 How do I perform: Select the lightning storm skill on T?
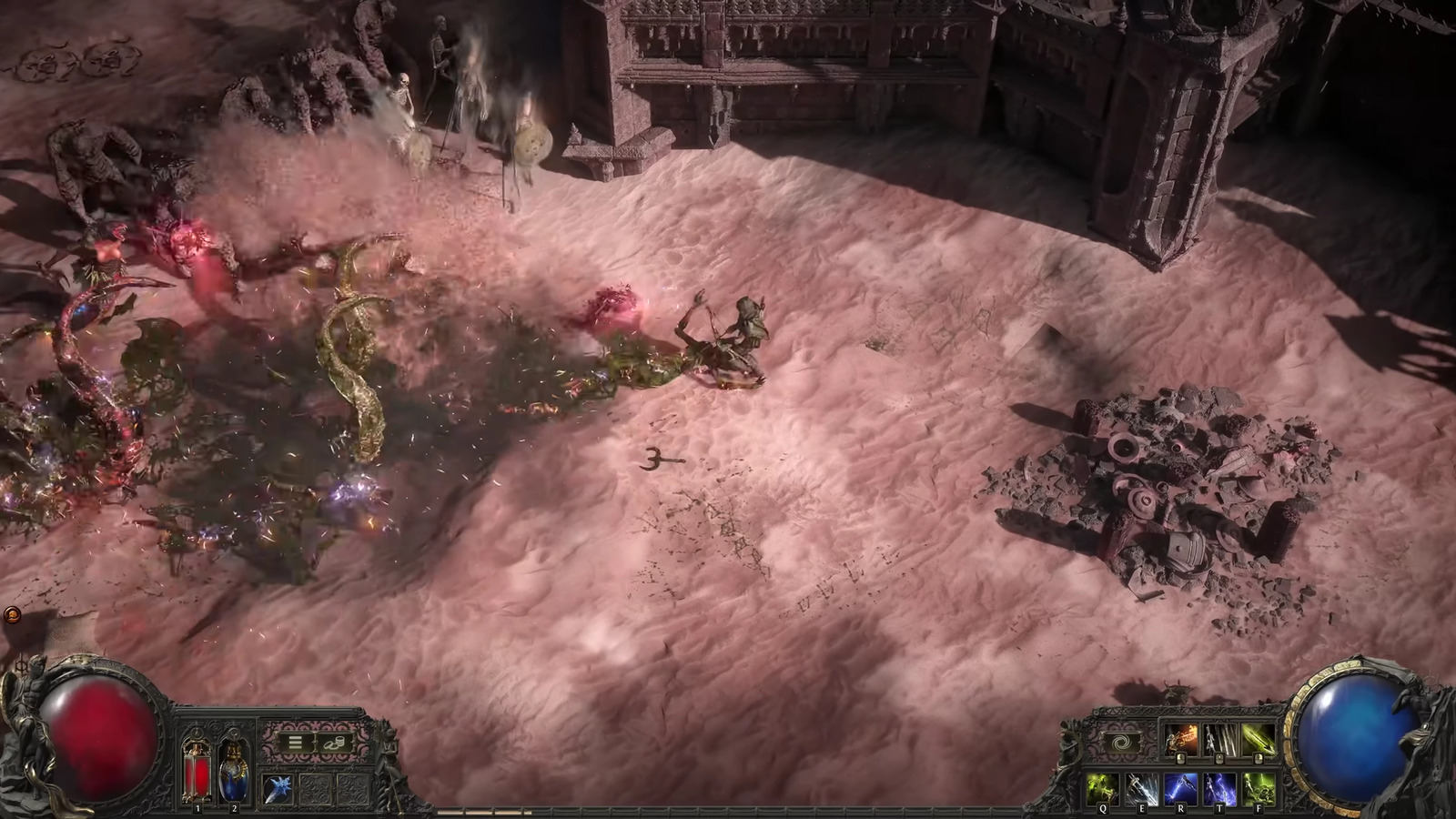(1219, 788)
